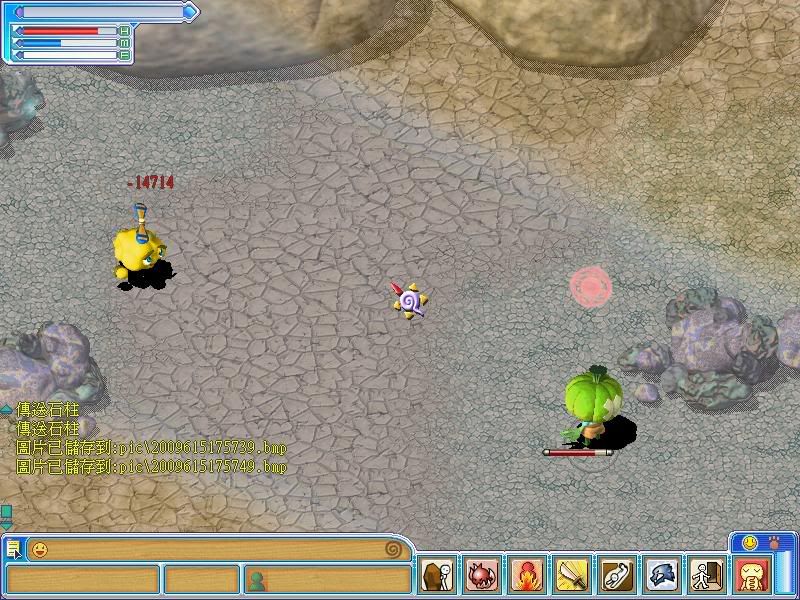Open the red character face icon
The height and width of the screenshot is (600, 800).
coord(750,577)
